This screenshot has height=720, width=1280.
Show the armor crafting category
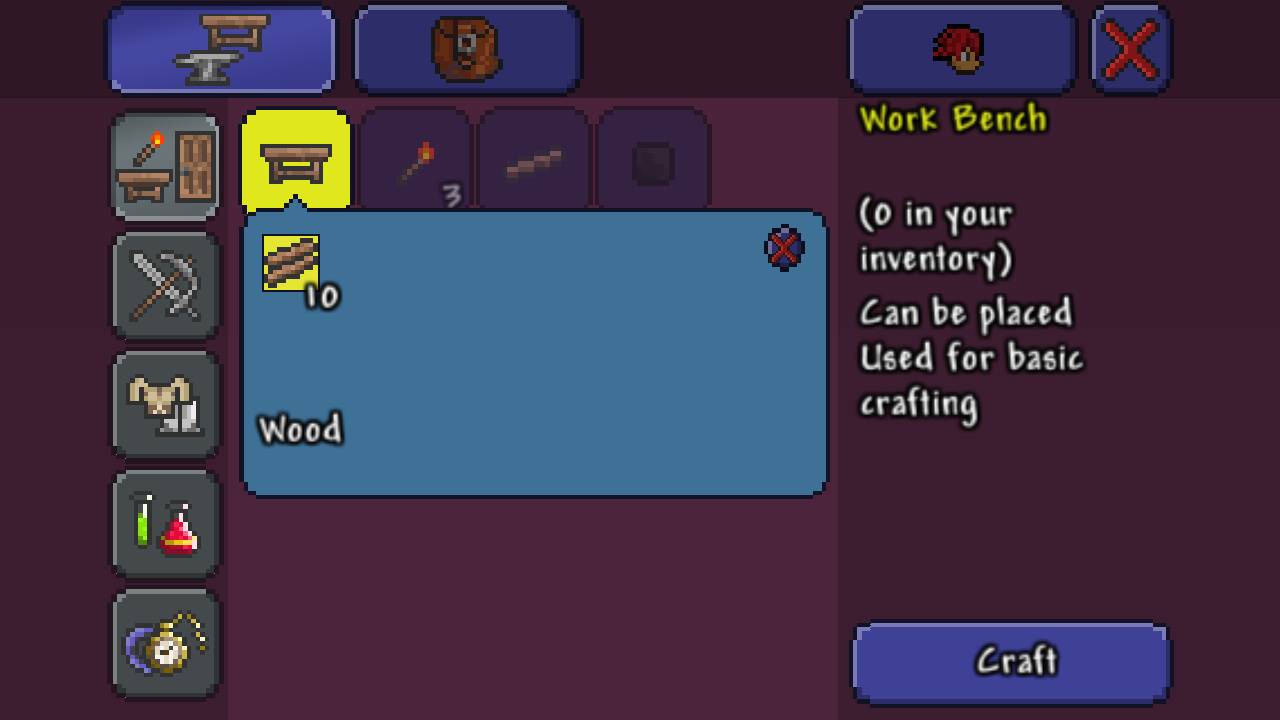(x=165, y=405)
